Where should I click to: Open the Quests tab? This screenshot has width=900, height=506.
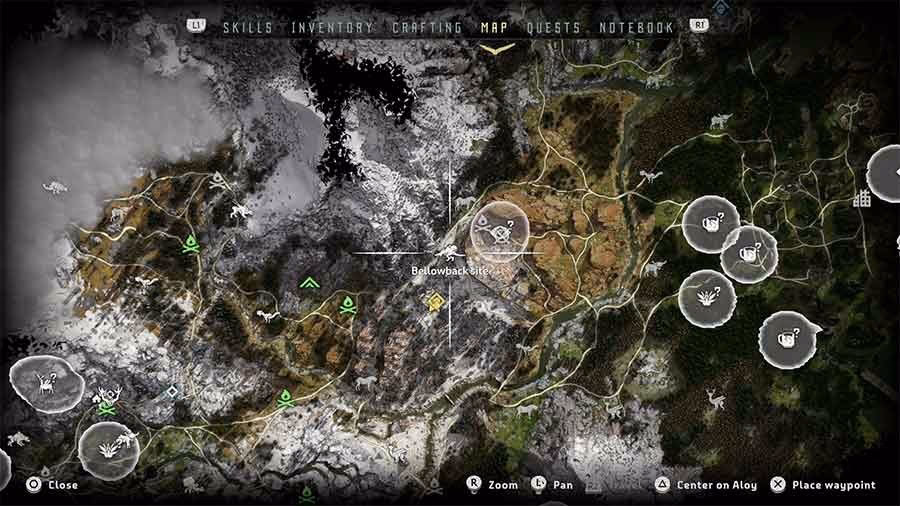[x=553, y=28]
